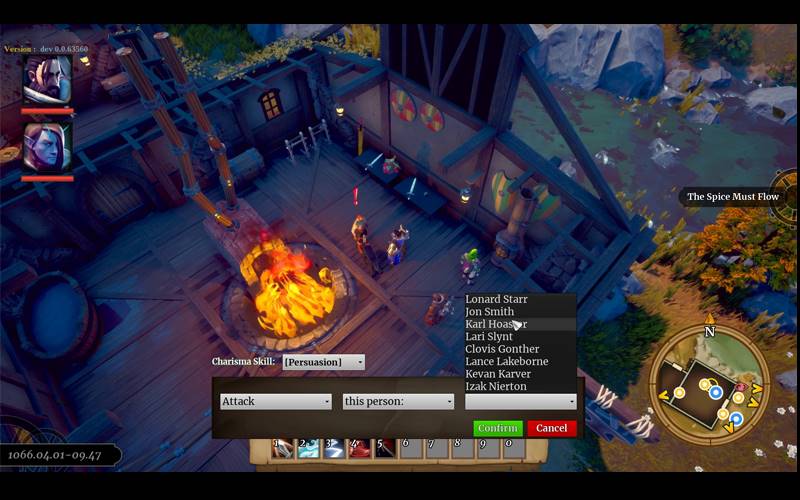The width and height of the screenshot is (800, 500).
Task: Pick Lance Lakeborne from the dropdown
Action: point(507,362)
